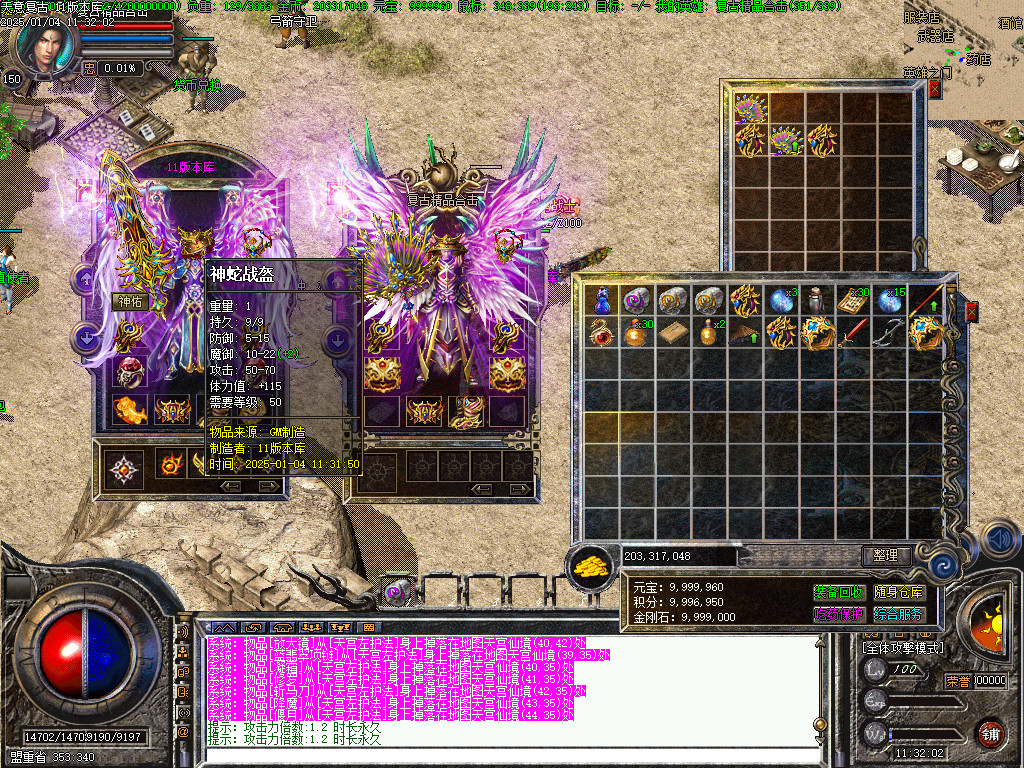This screenshot has width=1024, height=768.
Task: Click the minimap in the corner
Action: [975, 45]
